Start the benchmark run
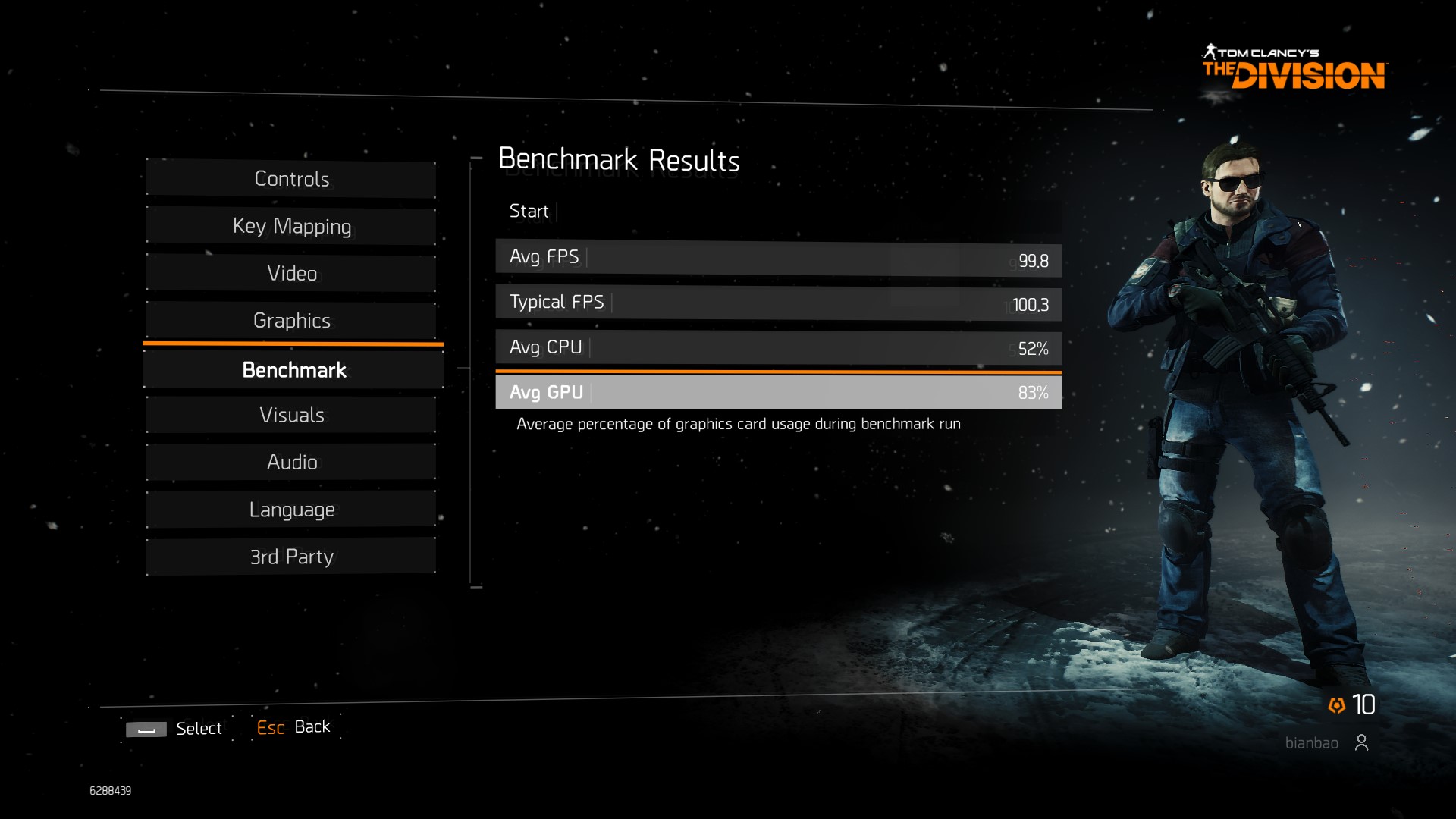The width and height of the screenshot is (1456, 819). pyautogui.click(x=529, y=211)
